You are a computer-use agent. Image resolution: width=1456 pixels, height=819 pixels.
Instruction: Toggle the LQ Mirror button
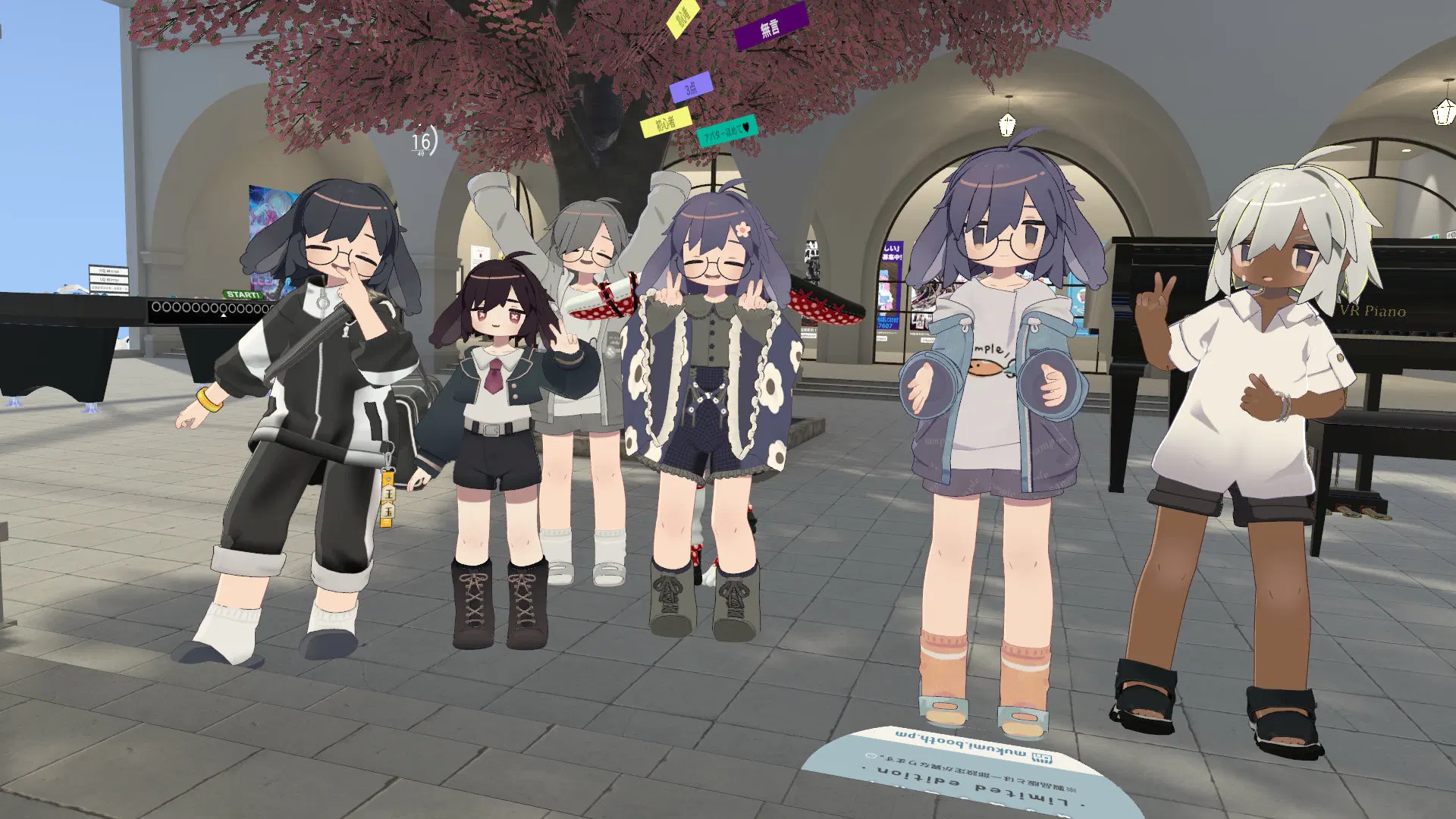108,280
